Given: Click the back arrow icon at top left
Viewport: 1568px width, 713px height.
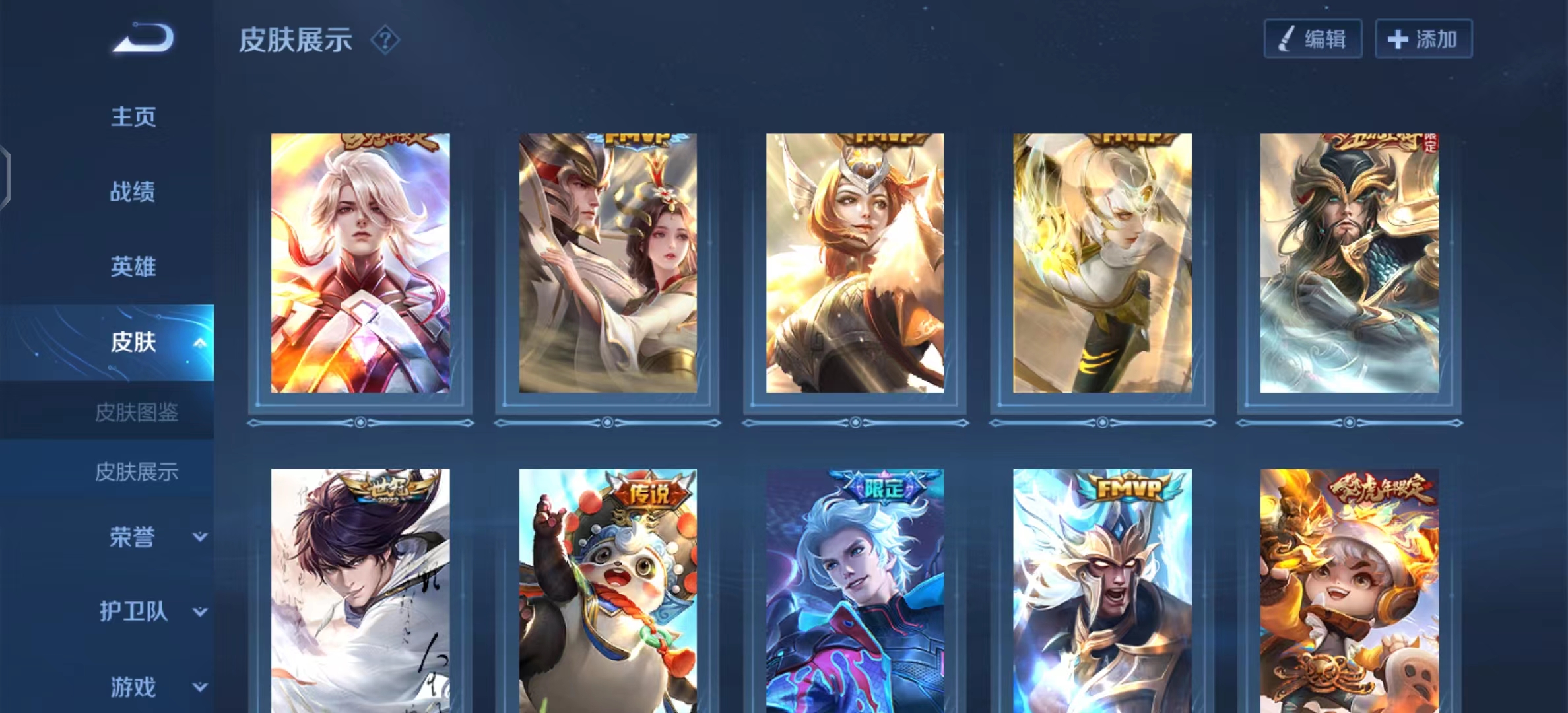Looking at the screenshot, I should pos(140,38).
